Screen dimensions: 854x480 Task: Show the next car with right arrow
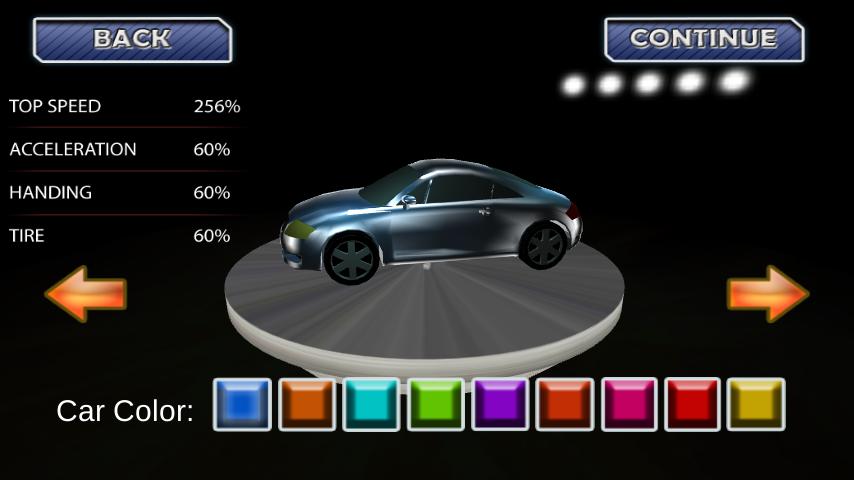tap(767, 293)
